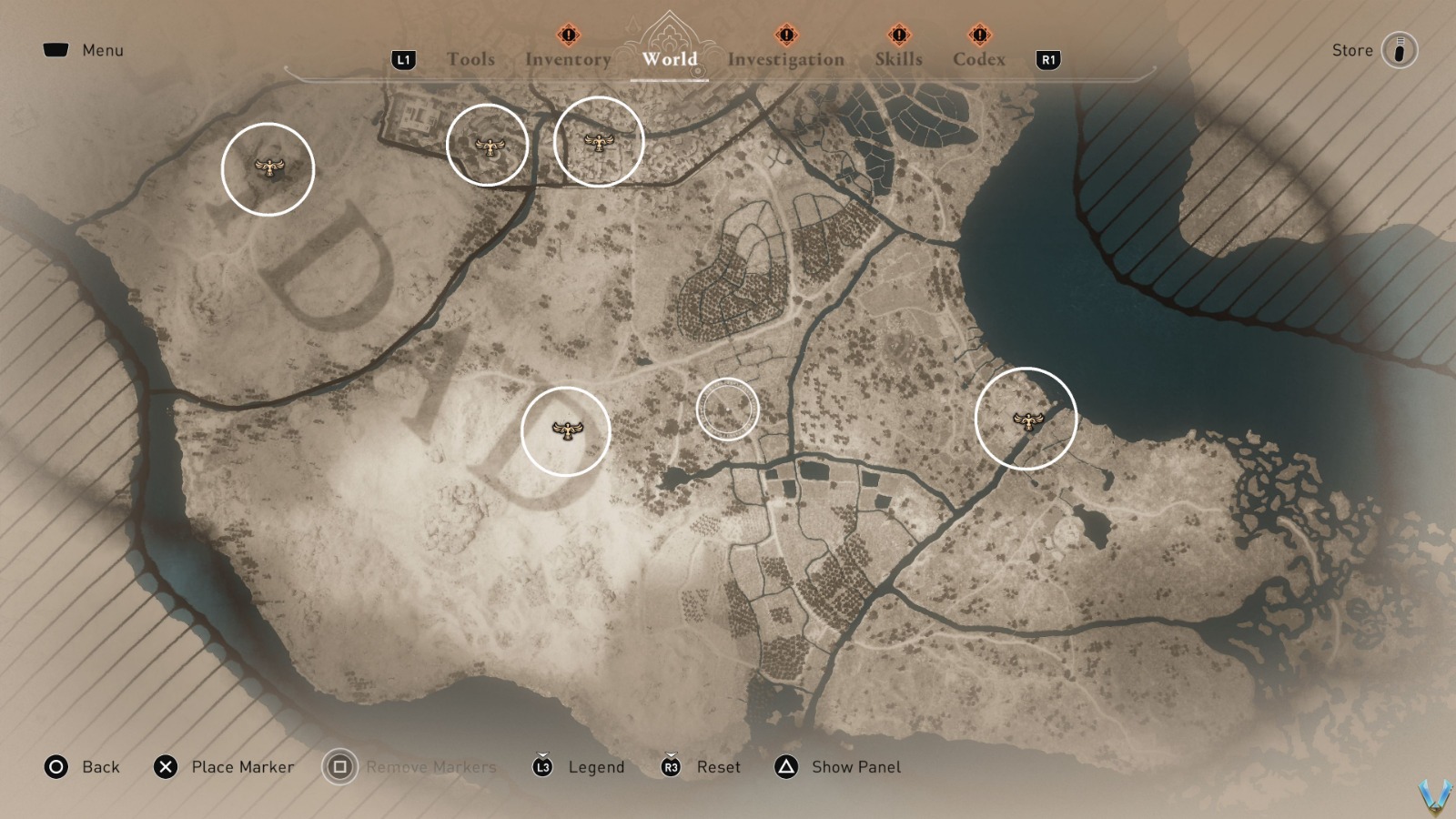The image size is (1456, 819).
Task: Click Back at the bottom left
Action: coord(103,767)
